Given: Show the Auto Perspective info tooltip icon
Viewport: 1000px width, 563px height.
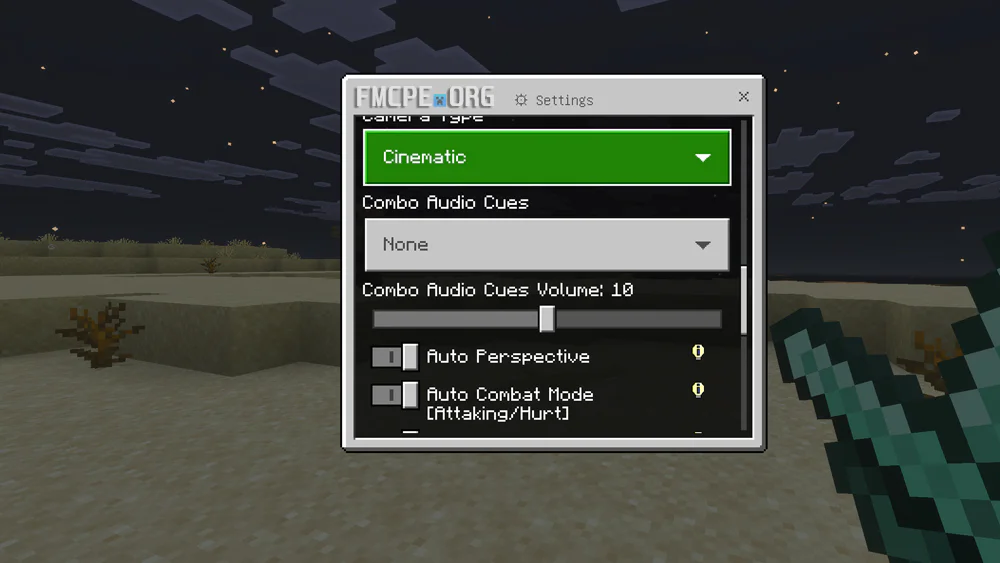Looking at the screenshot, I should [698, 352].
